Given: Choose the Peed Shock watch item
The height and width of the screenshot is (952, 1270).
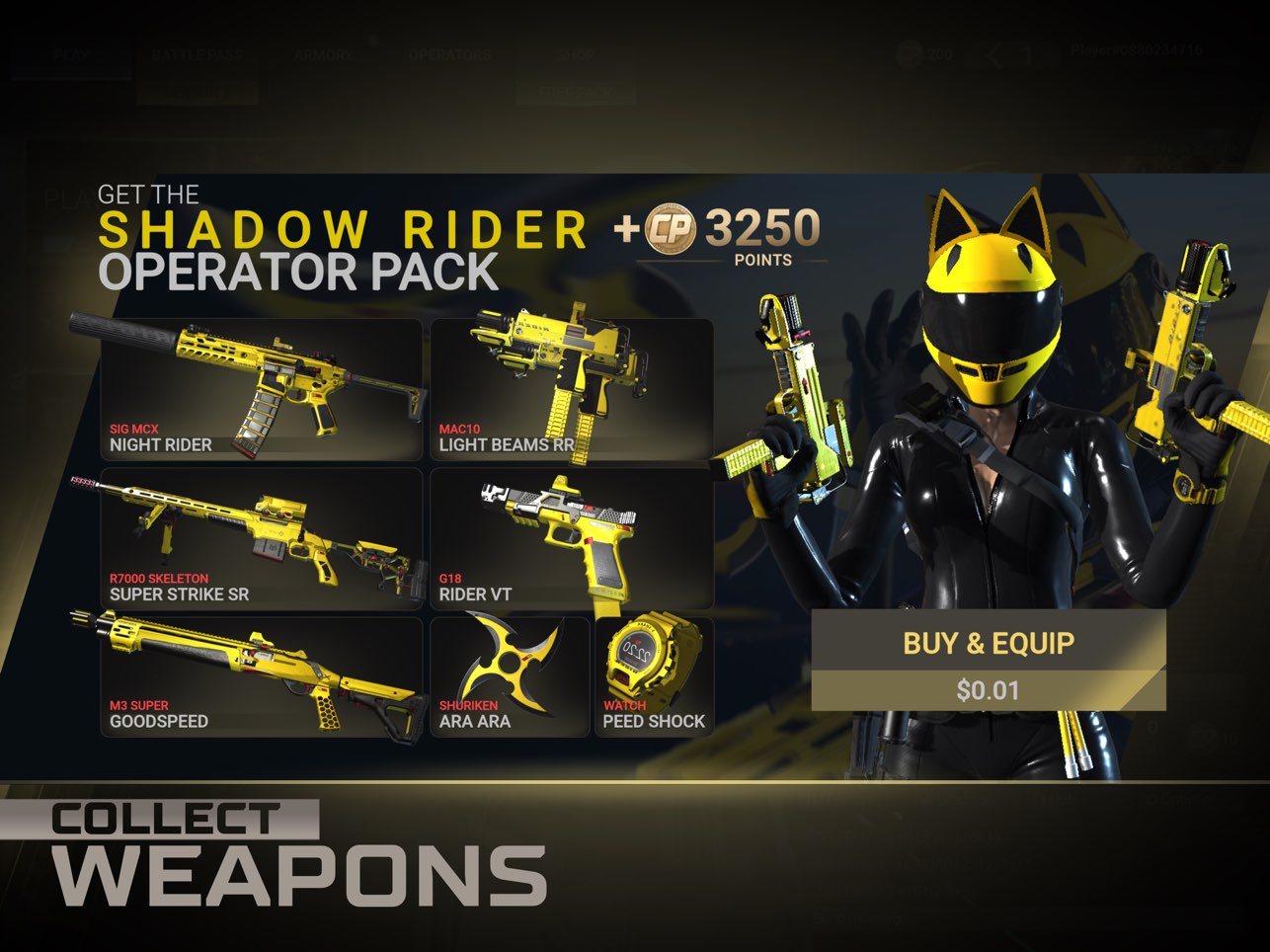Looking at the screenshot, I should pyautogui.click(x=654, y=676).
